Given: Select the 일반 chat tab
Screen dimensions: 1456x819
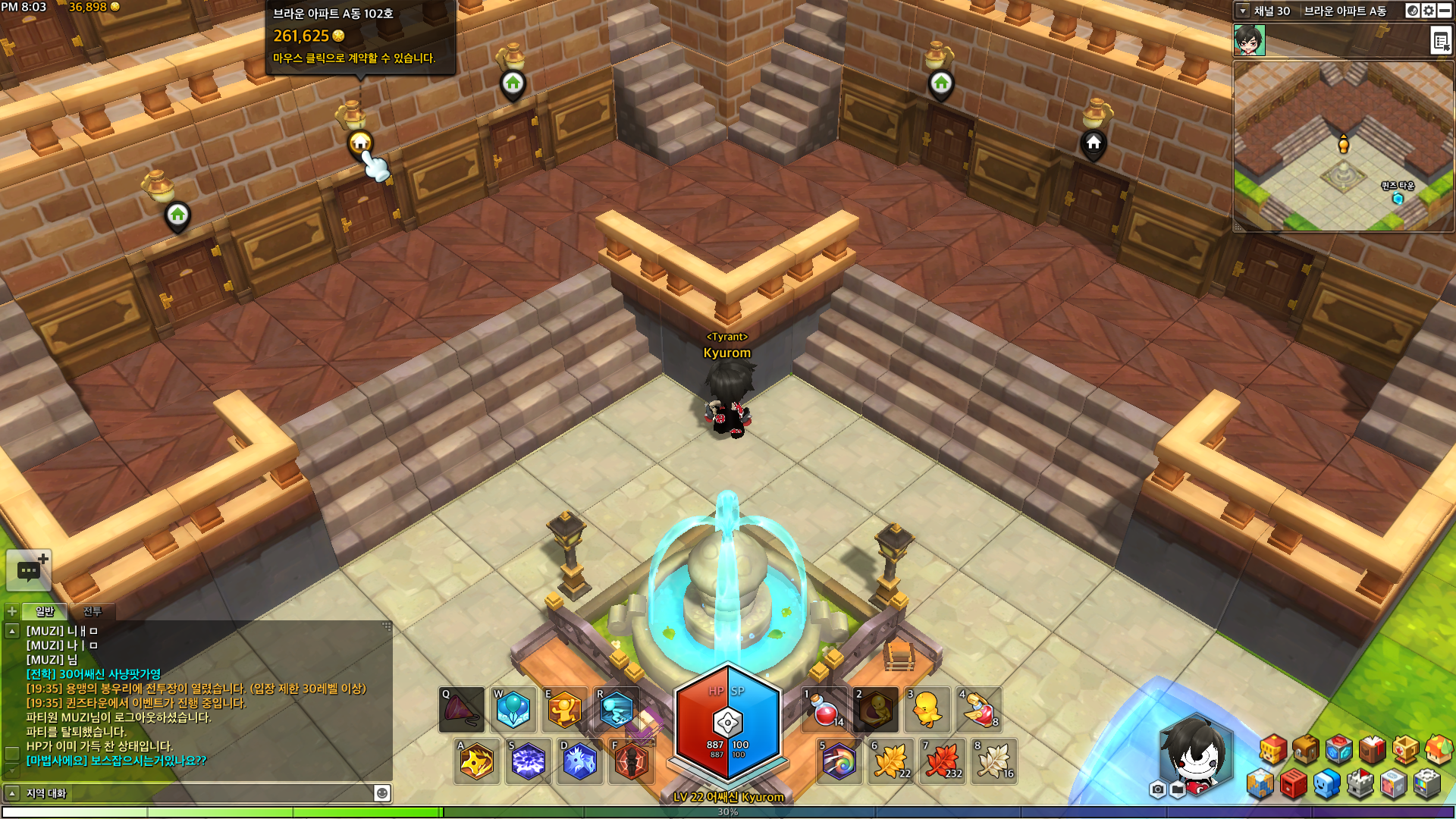Looking at the screenshot, I should 45,611.
